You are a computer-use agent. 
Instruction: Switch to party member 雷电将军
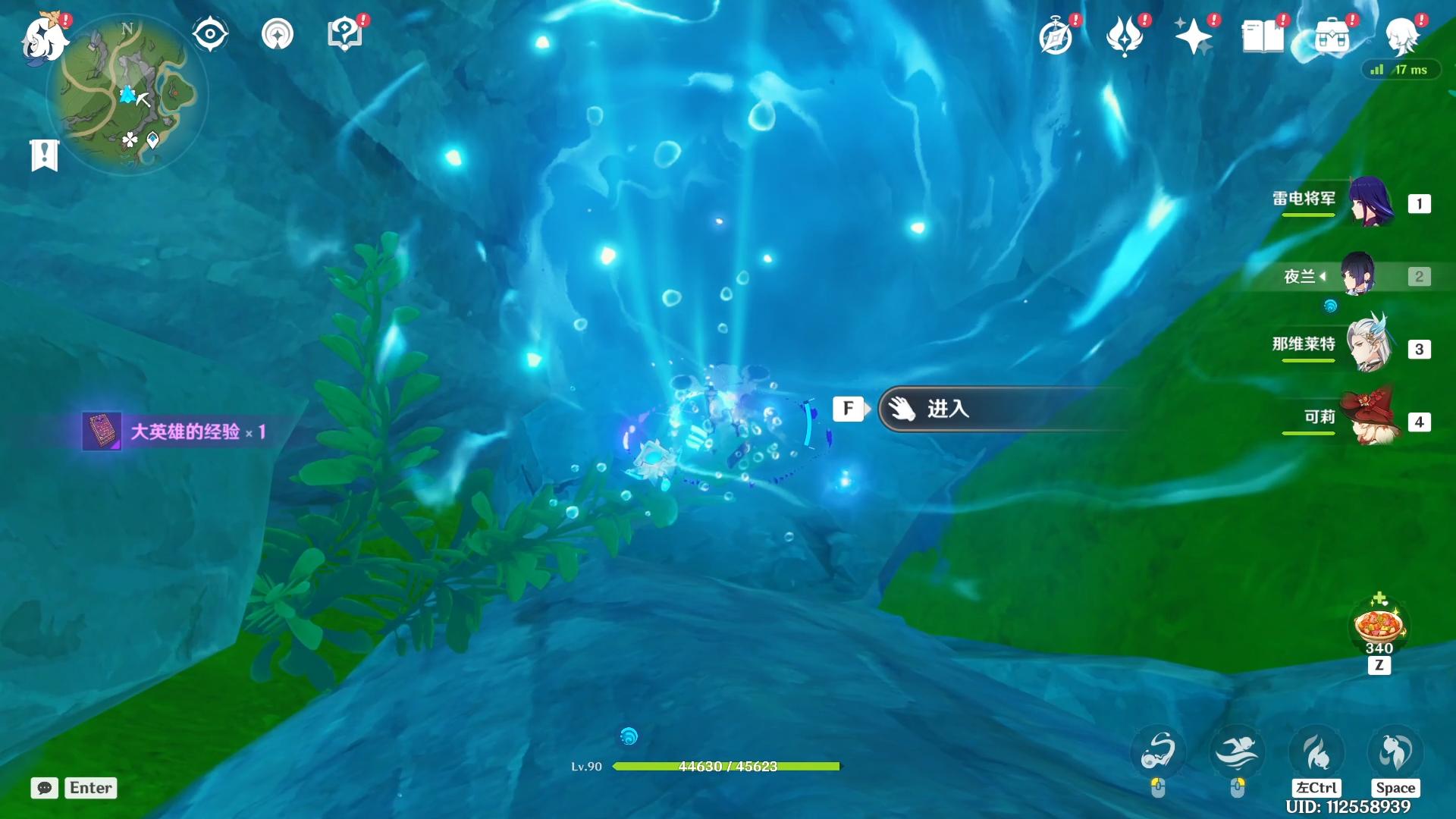(1370, 202)
